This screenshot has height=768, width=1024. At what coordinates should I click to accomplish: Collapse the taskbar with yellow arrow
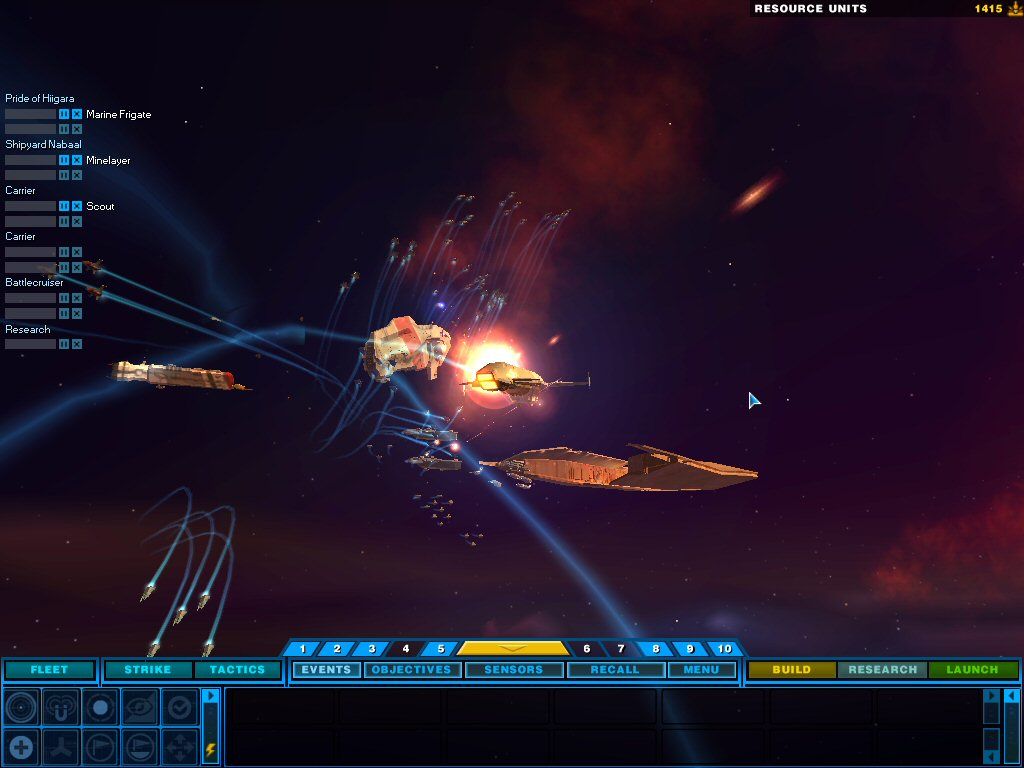(x=512, y=649)
